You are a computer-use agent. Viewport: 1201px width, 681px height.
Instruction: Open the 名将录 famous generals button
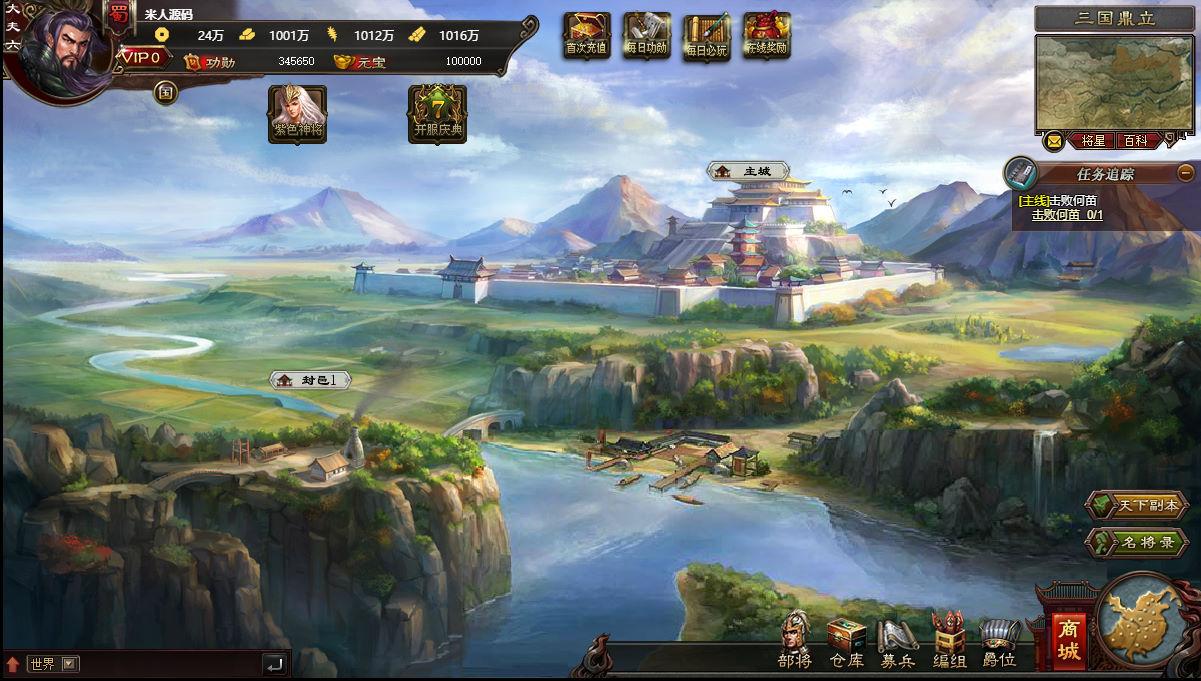(1138, 543)
